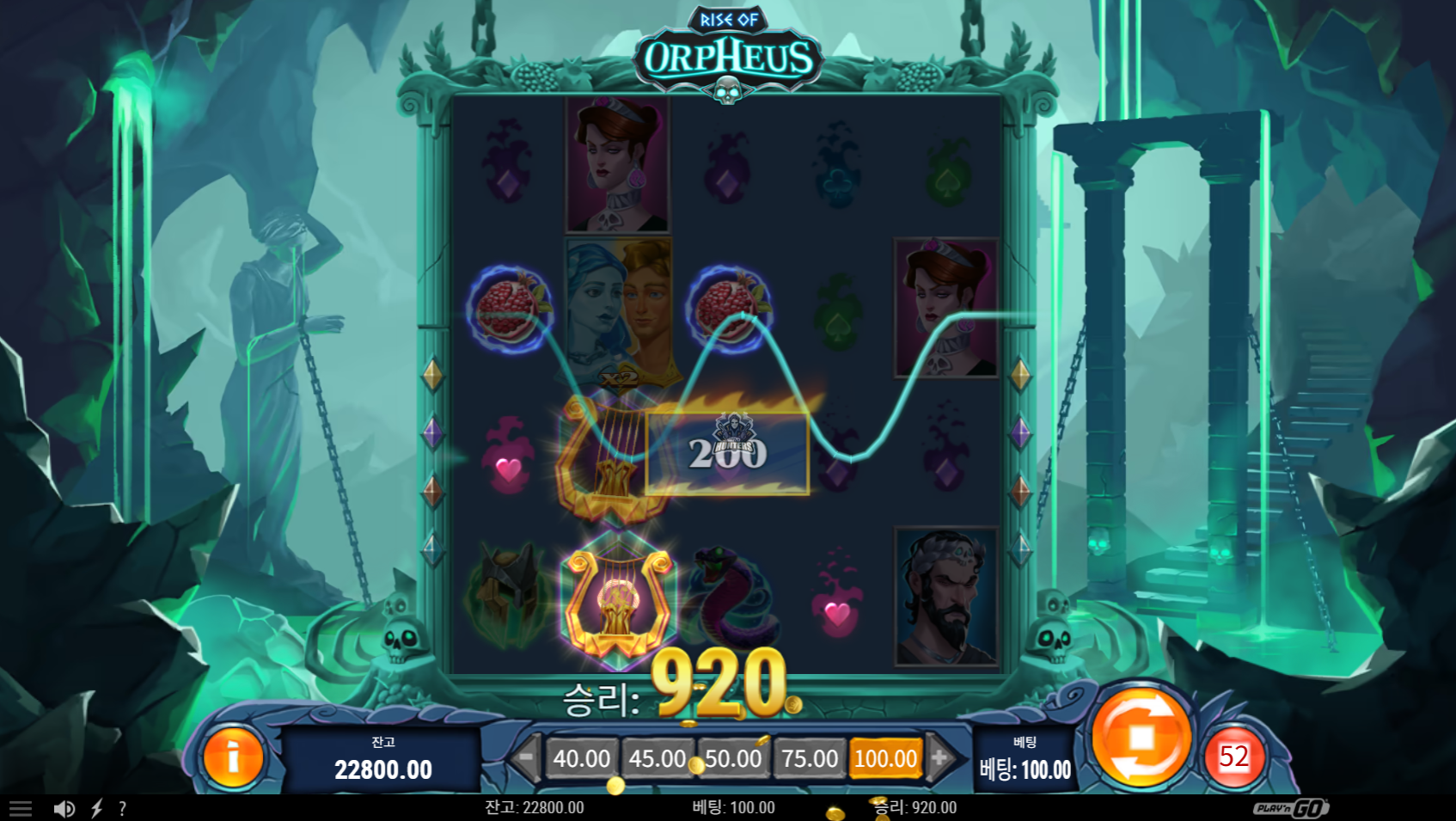Set the bet to 50.00
The image size is (1456, 821).
(x=733, y=758)
